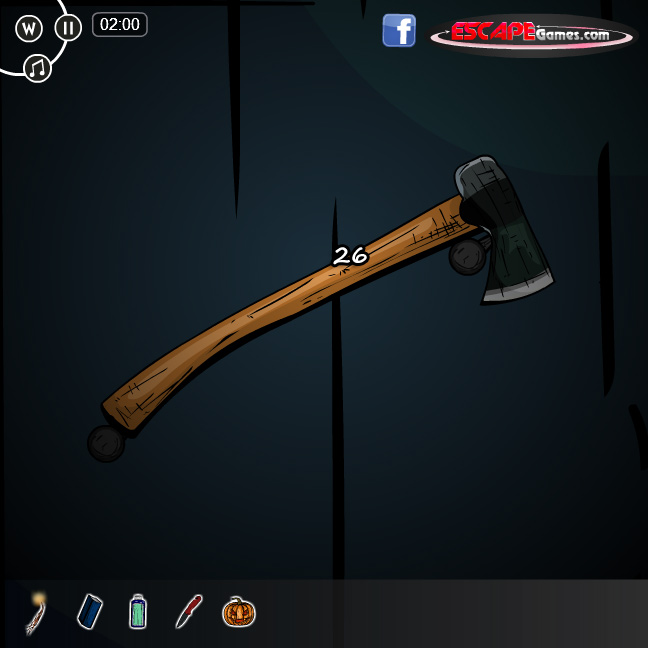The width and height of the screenshot is (648, 648).
Task: Select the jack-o'-lantern pumpkin item
Action: pyautogui.click(x=239, y=611)
